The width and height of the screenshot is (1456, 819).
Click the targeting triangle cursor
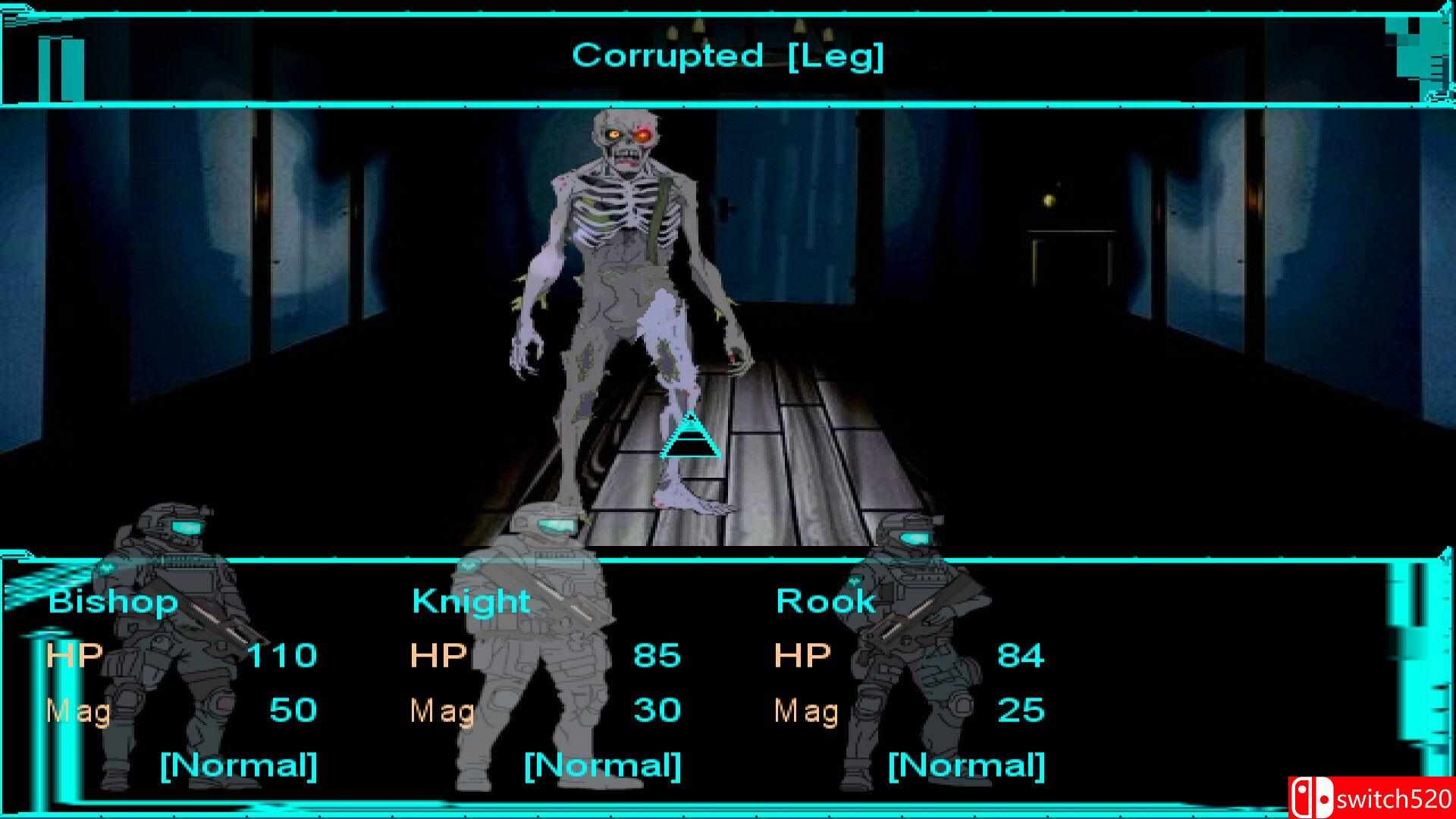pyautogui.click(x=692, y=440)
